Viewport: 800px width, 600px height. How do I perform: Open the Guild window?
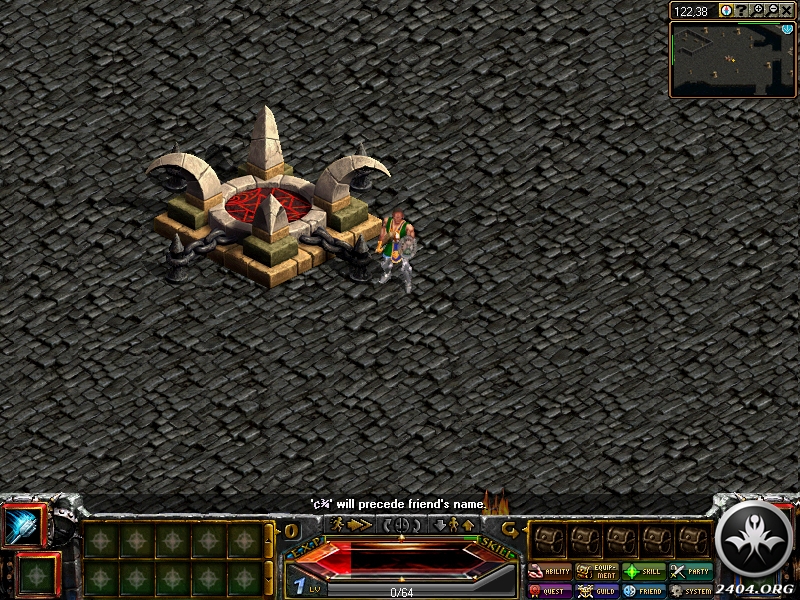(597, 591)
